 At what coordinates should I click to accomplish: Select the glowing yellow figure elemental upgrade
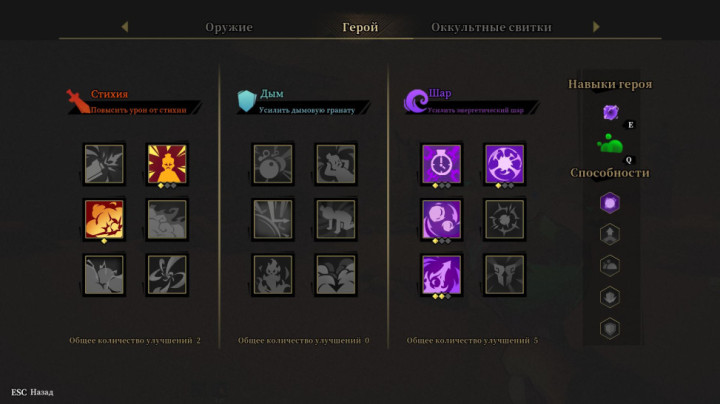pyautogui.click(x=168, y=164)
